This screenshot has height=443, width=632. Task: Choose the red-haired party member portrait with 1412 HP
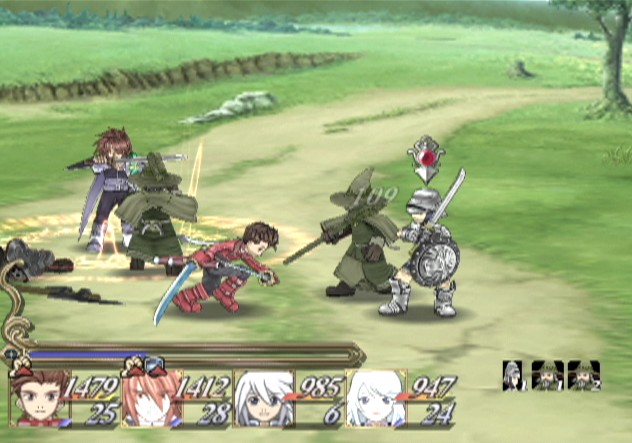[x=148, y=398]
